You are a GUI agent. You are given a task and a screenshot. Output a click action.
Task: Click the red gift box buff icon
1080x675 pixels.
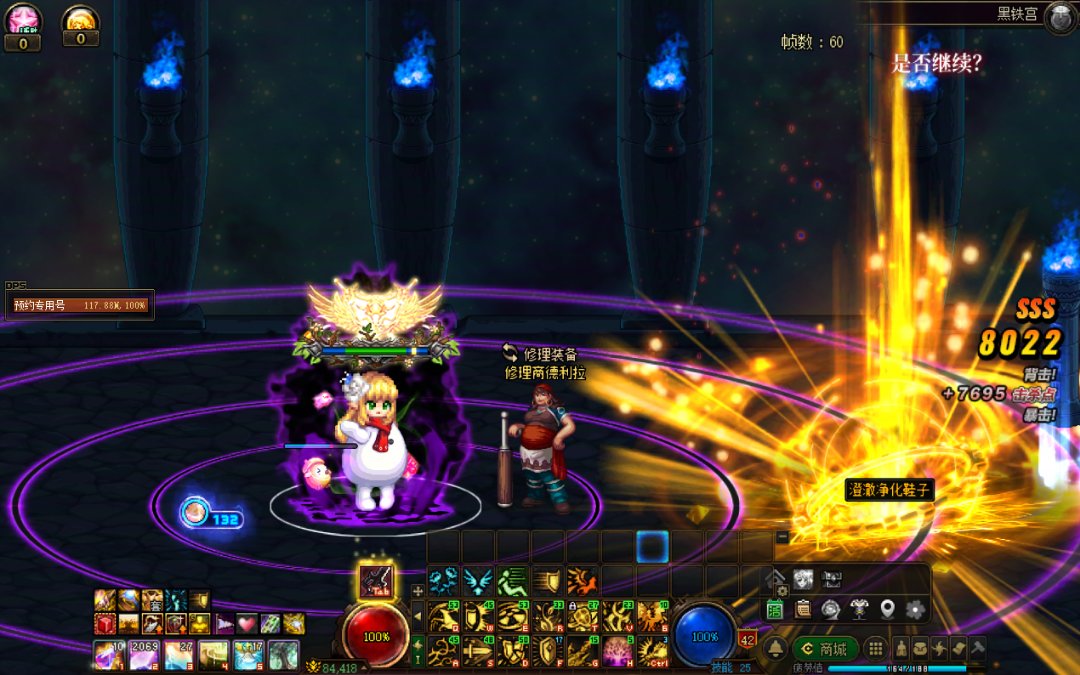pyautogui.click(x=105, y=624)
